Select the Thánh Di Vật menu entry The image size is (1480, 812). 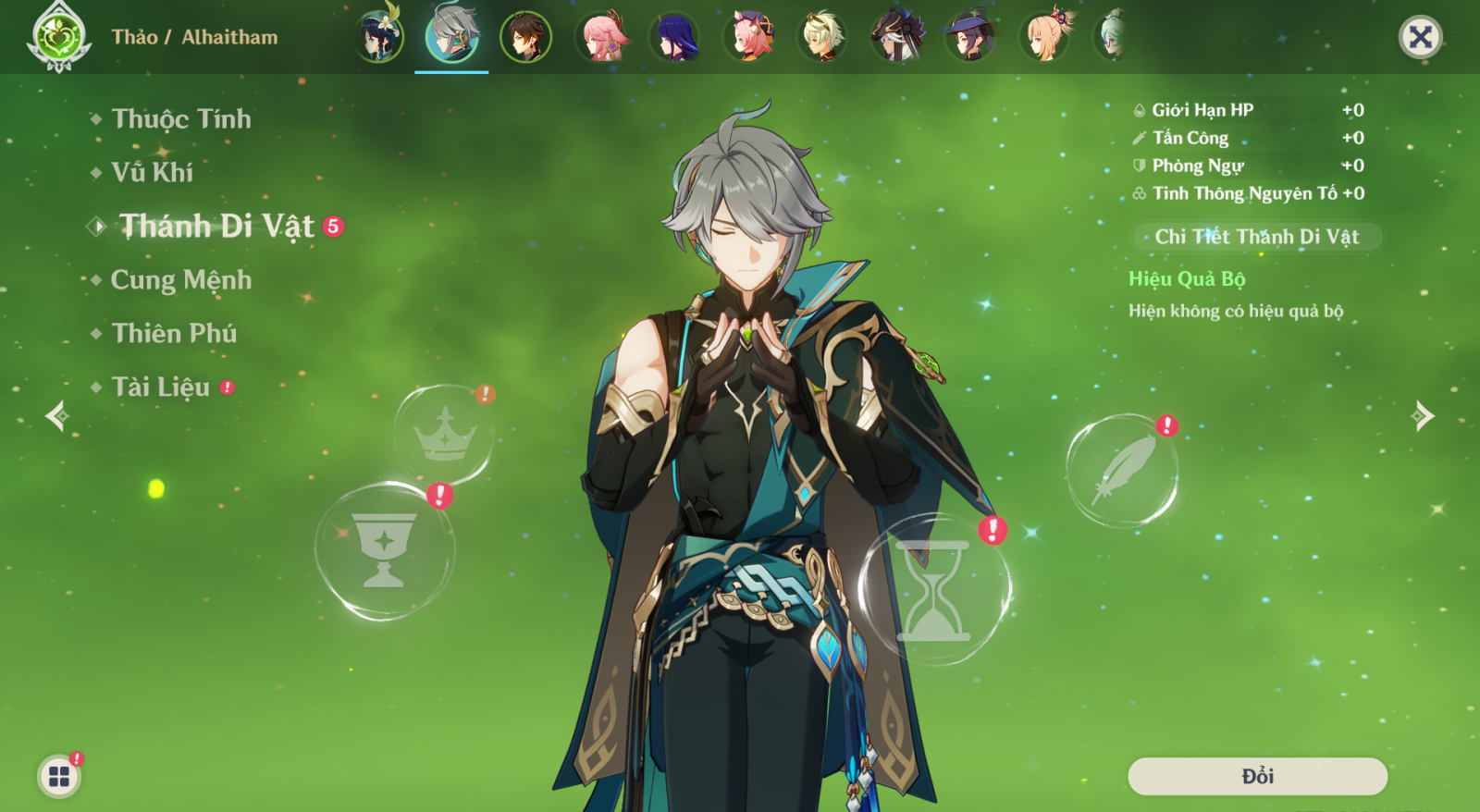(216, 227)
